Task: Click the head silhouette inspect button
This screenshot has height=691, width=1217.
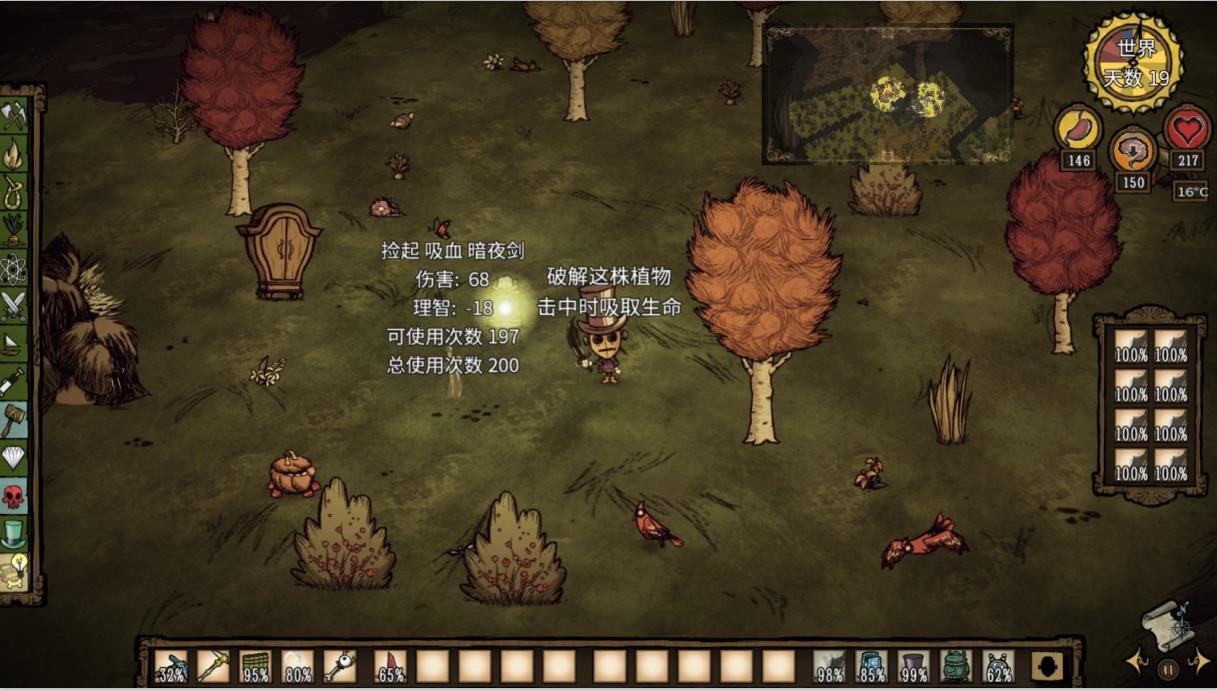Action: [x=1047, y=667]
